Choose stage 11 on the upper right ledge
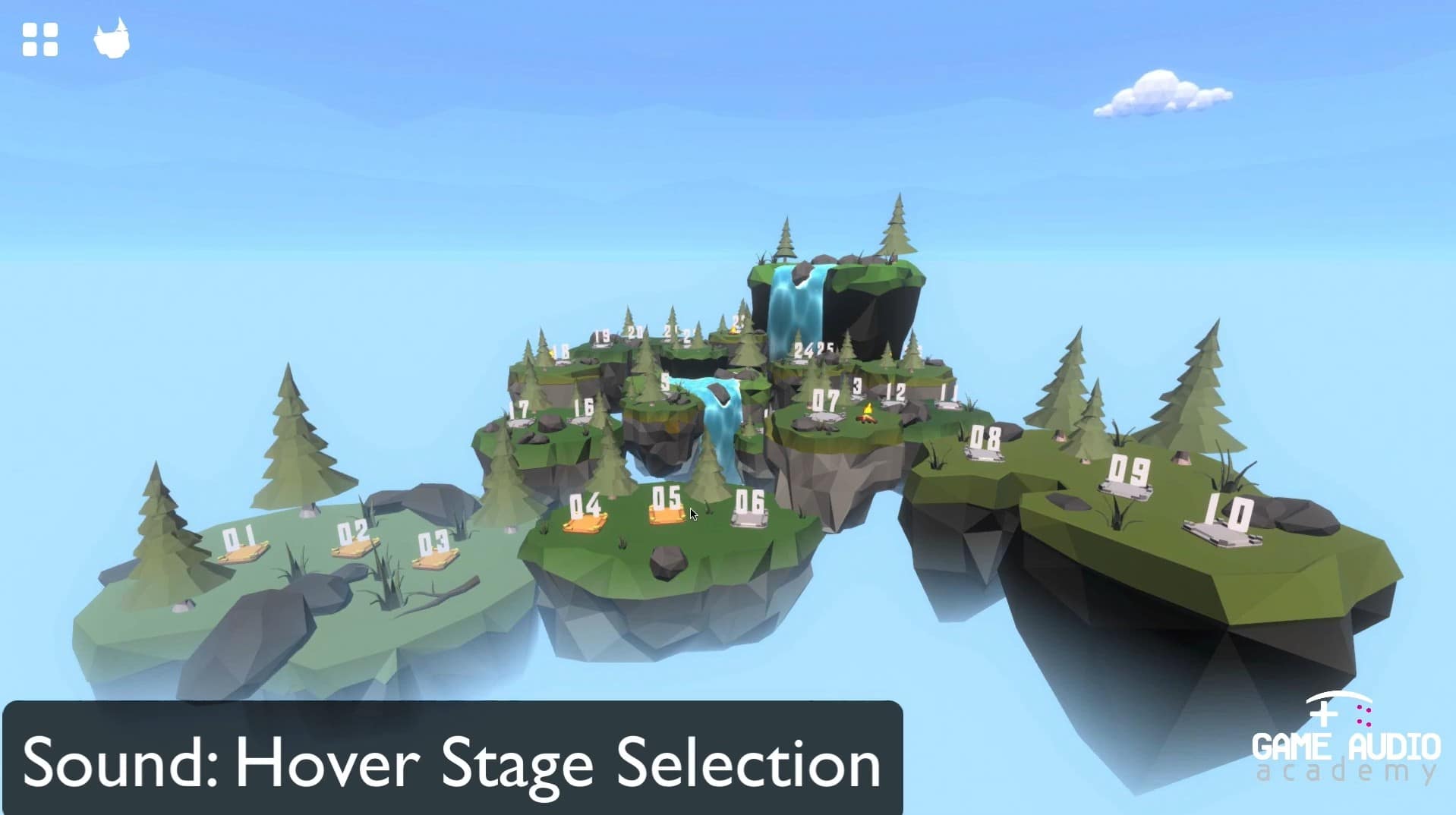1456x815 pixels. 947,393
